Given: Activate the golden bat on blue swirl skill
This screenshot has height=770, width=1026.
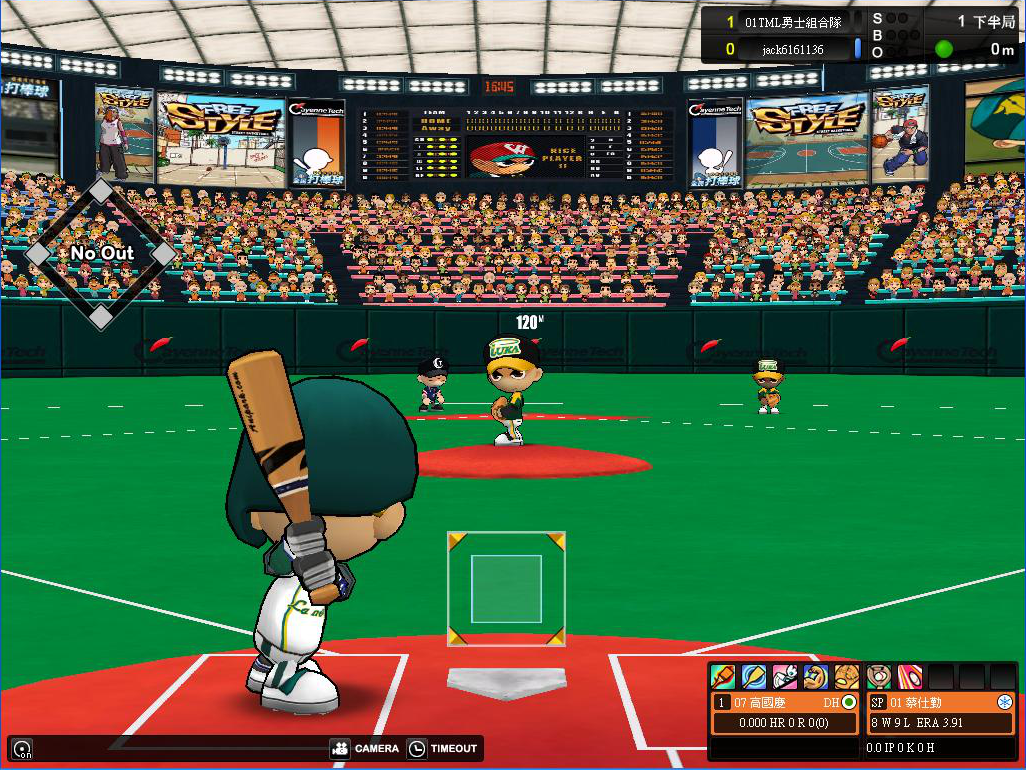Looking at the screenshot, I should [753, 677].
